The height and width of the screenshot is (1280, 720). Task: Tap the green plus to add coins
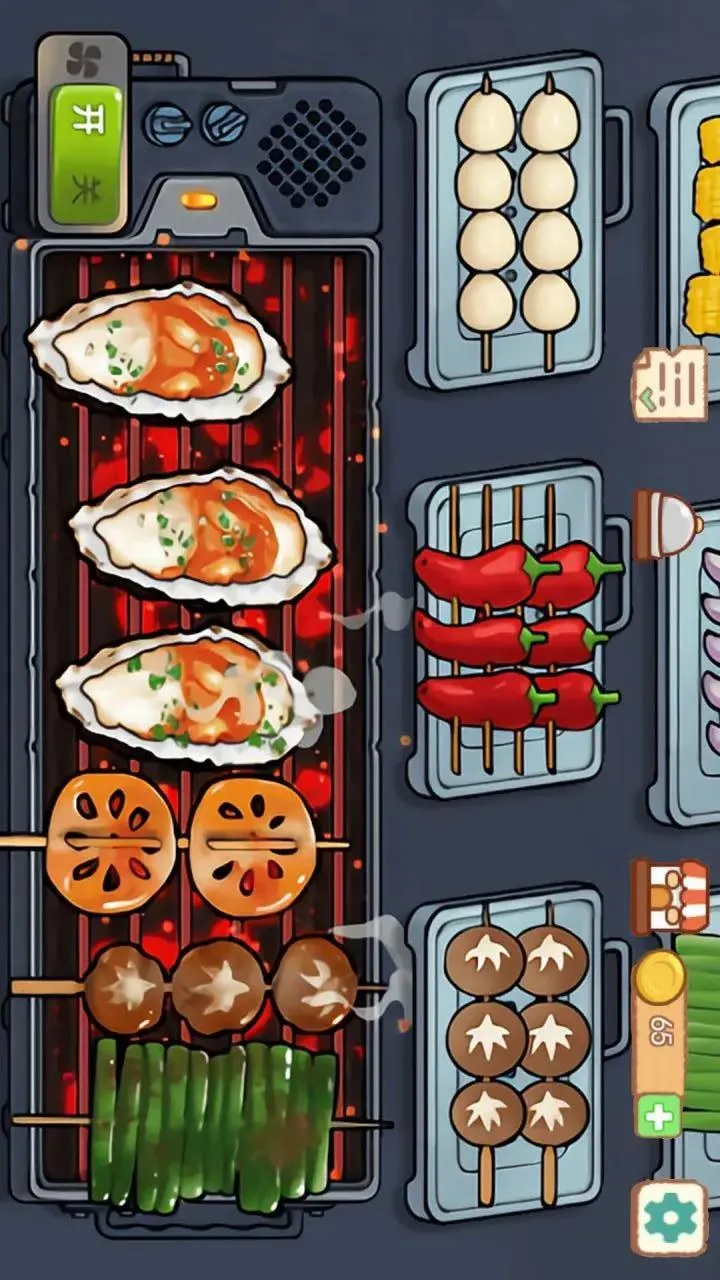point(659,1115)
